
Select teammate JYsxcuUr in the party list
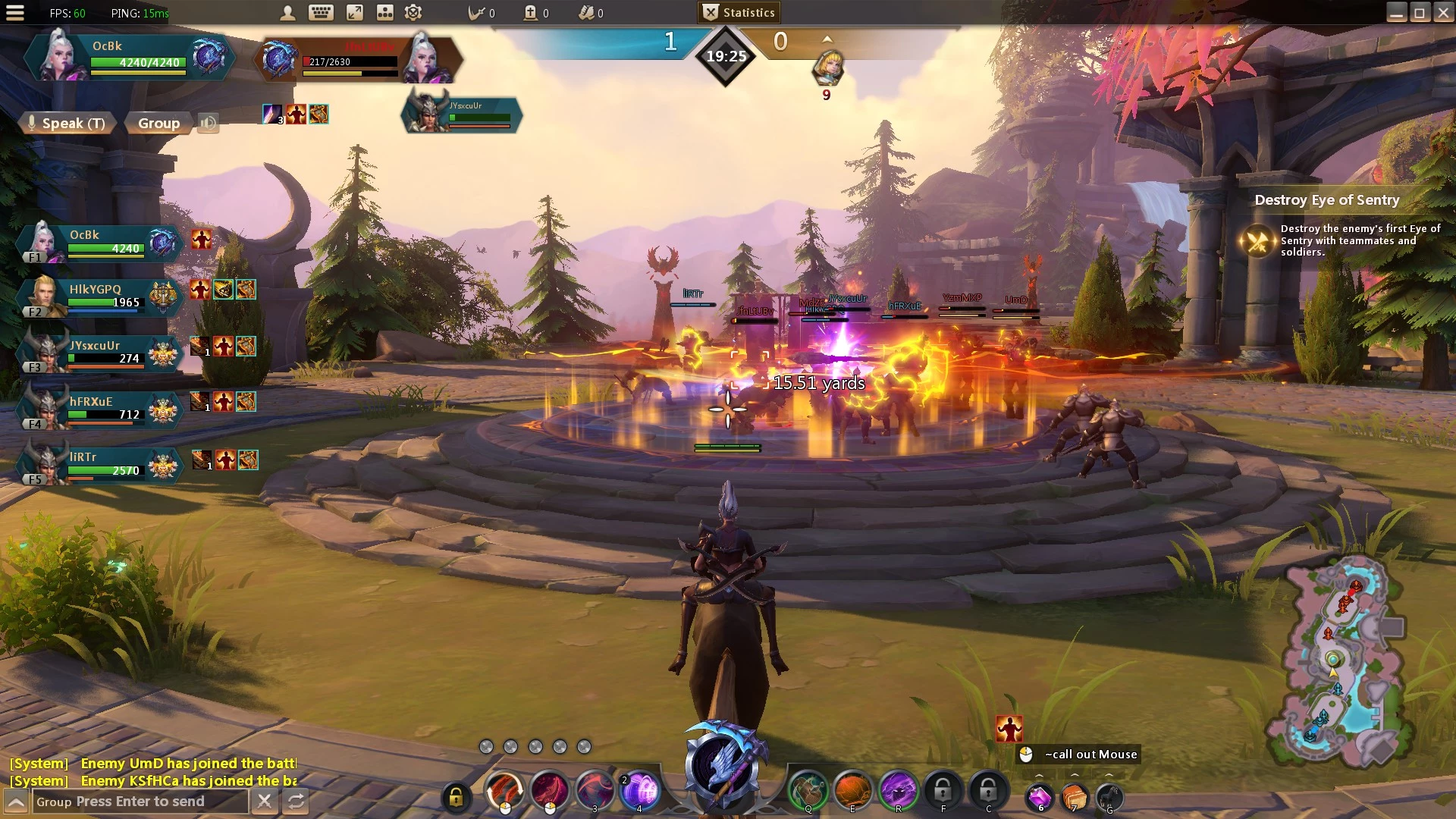99,353
